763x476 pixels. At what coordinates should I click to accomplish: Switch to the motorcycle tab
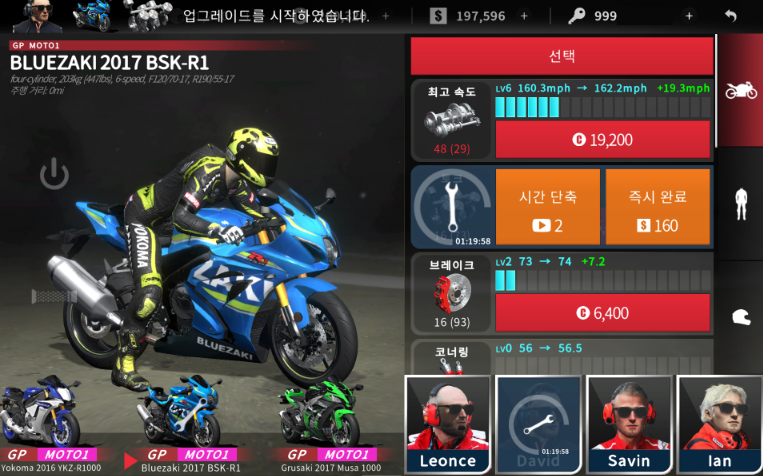tap(740, 91)
